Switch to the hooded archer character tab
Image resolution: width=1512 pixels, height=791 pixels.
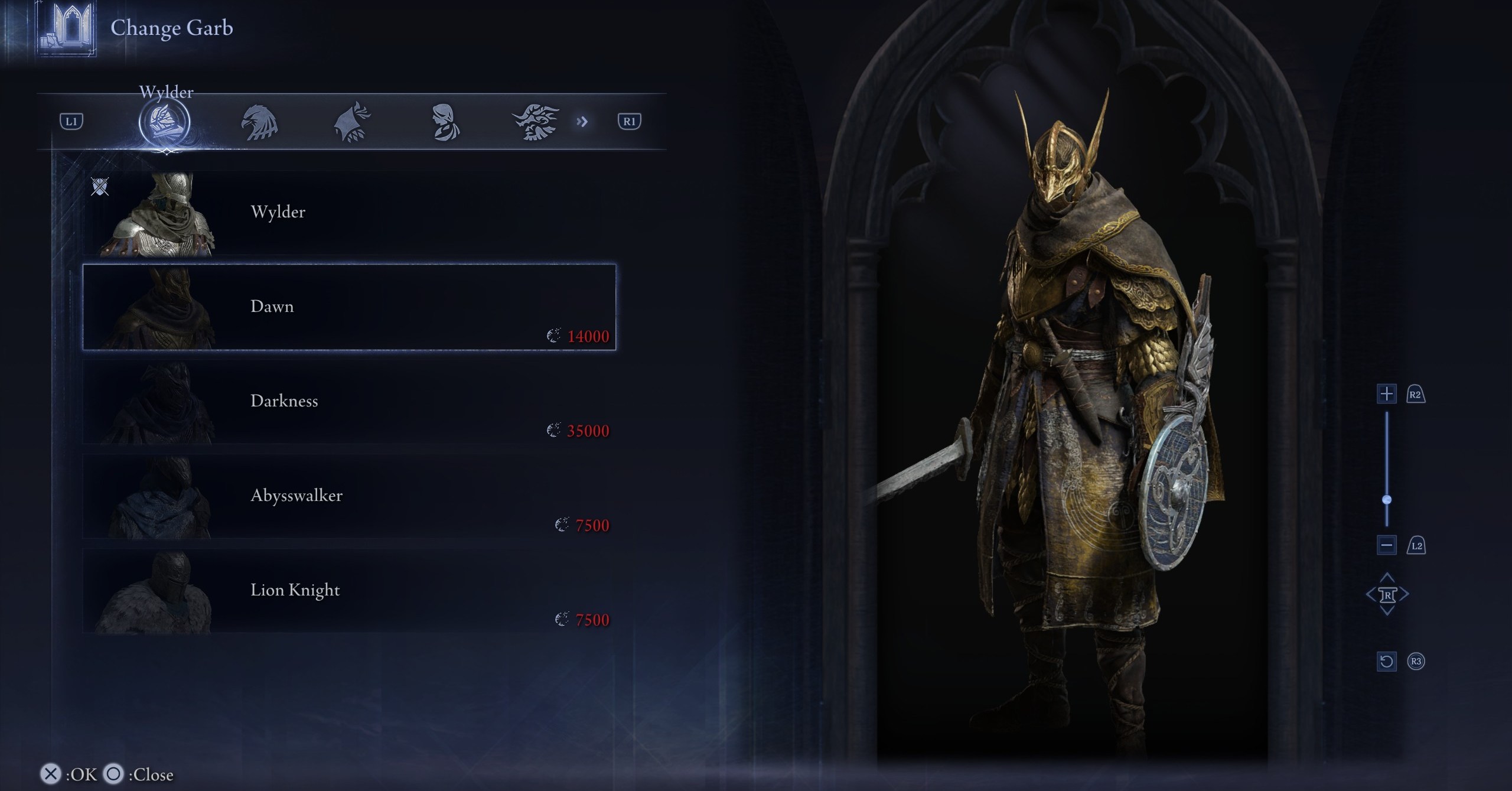pos(352,122)
